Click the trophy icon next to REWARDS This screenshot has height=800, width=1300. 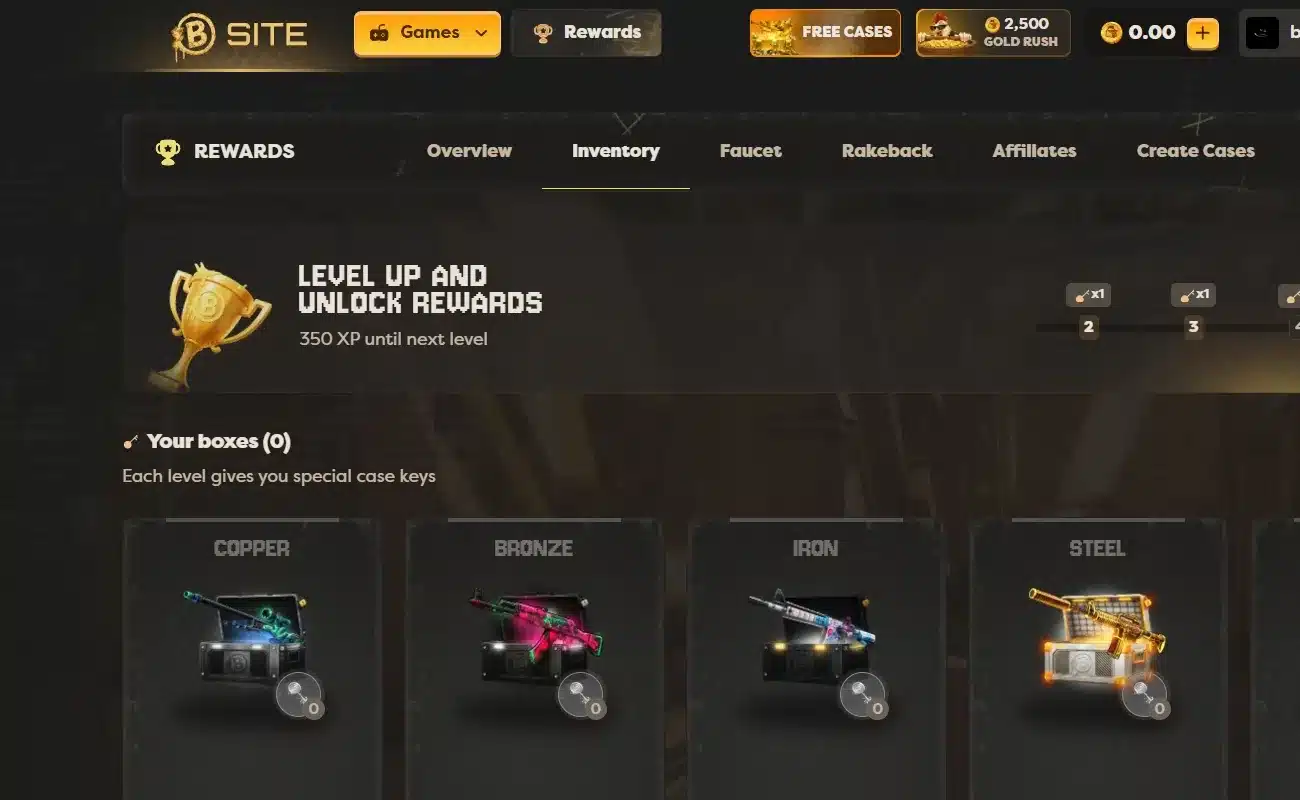coord(168,151)
